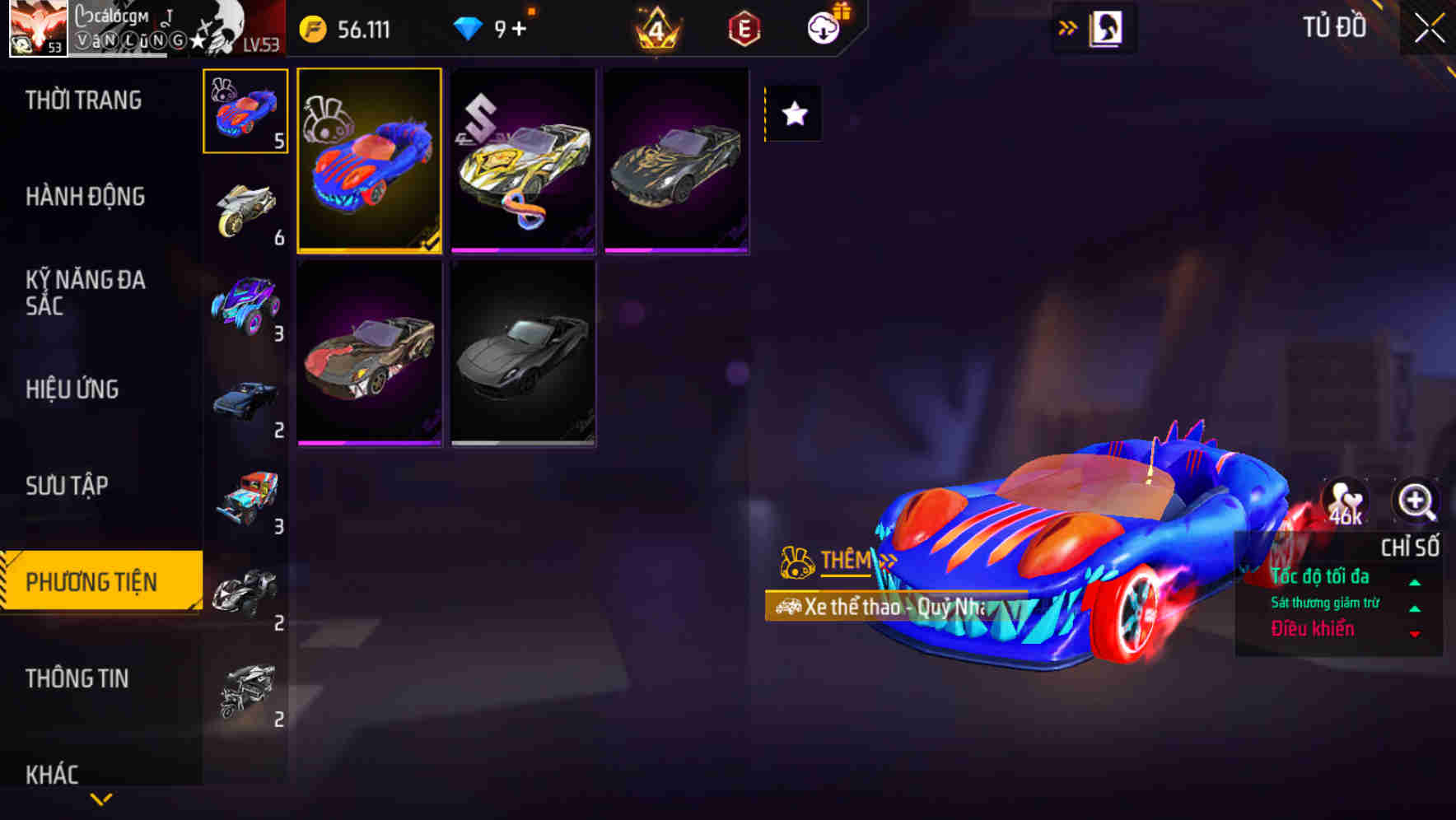The width and height of the screenshot is (1456, 820).
Task: Open the character portrait card icon
Action: (x=1108, y=27)
